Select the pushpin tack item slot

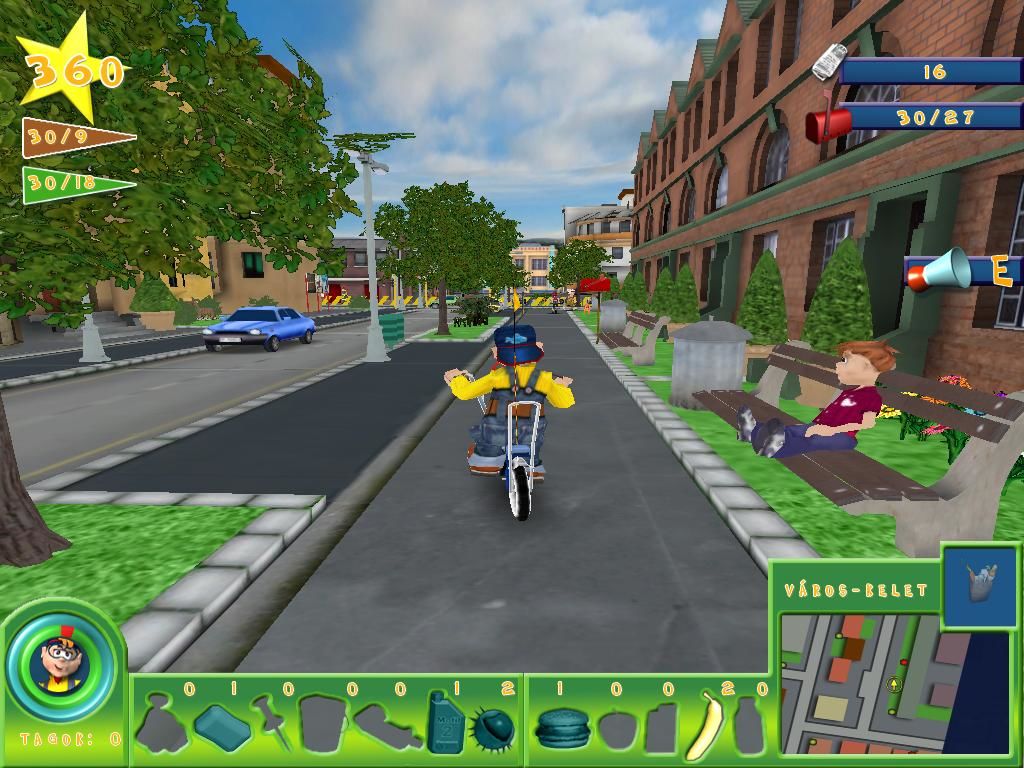271,722
